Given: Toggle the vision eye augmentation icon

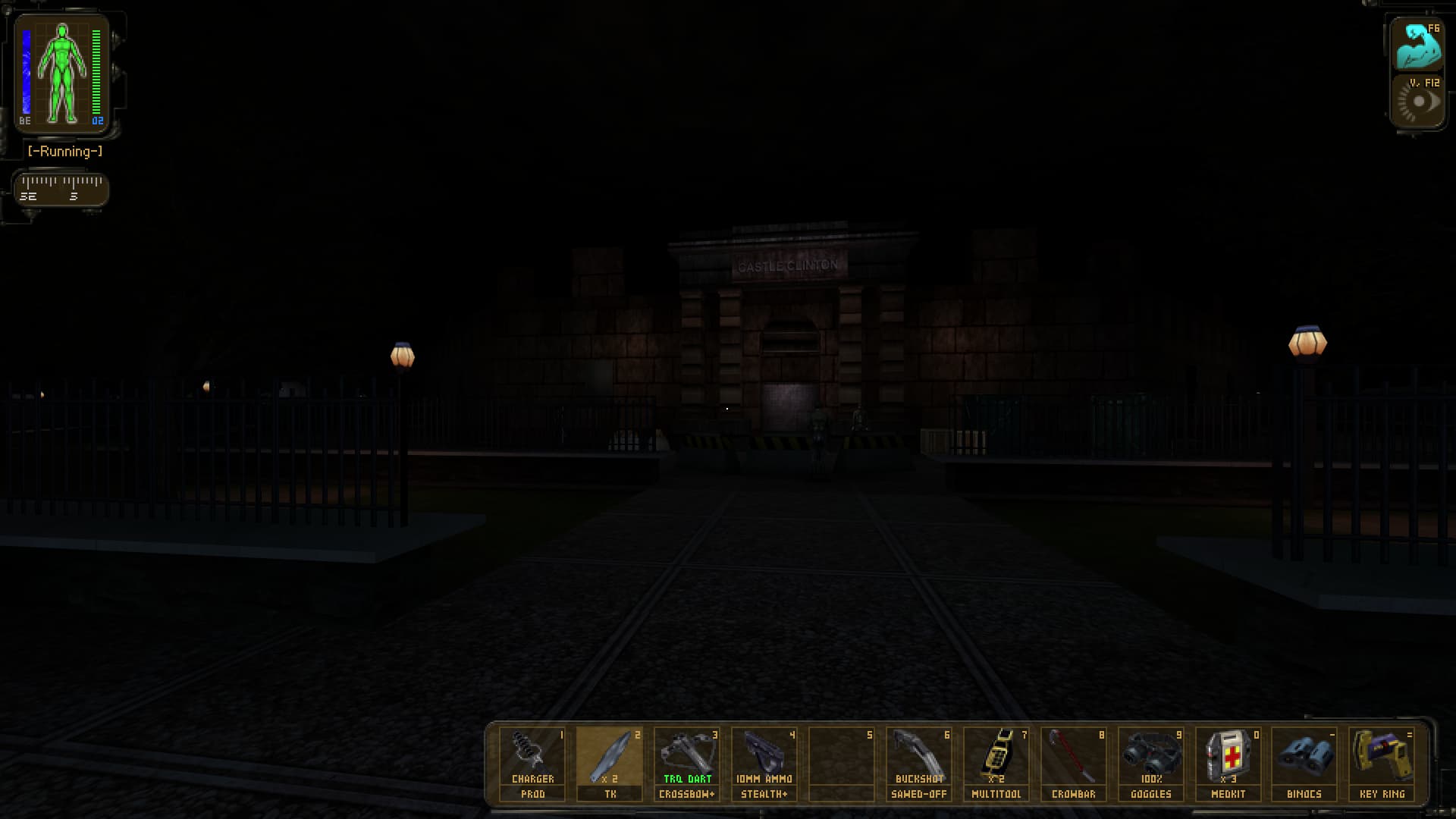Looking at the screenshot, I should 1417,102.
